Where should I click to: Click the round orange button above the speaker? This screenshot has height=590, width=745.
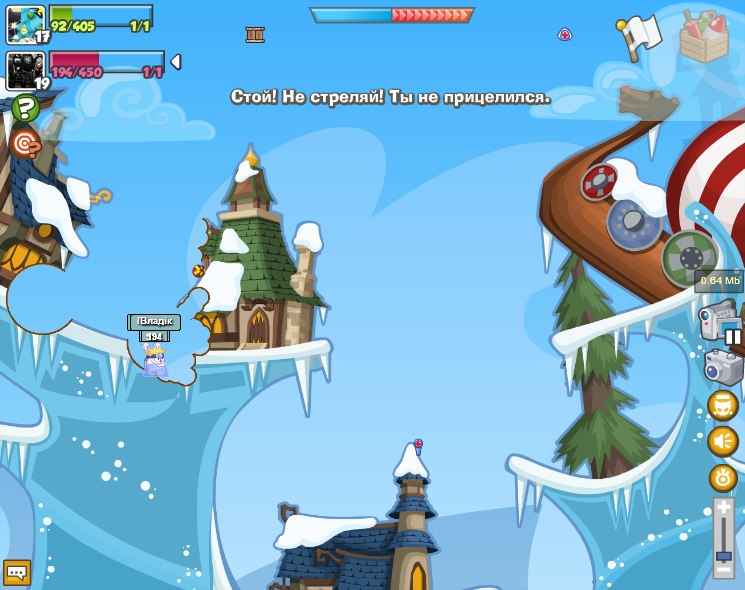pyautogui.click(x=722, y=405)
